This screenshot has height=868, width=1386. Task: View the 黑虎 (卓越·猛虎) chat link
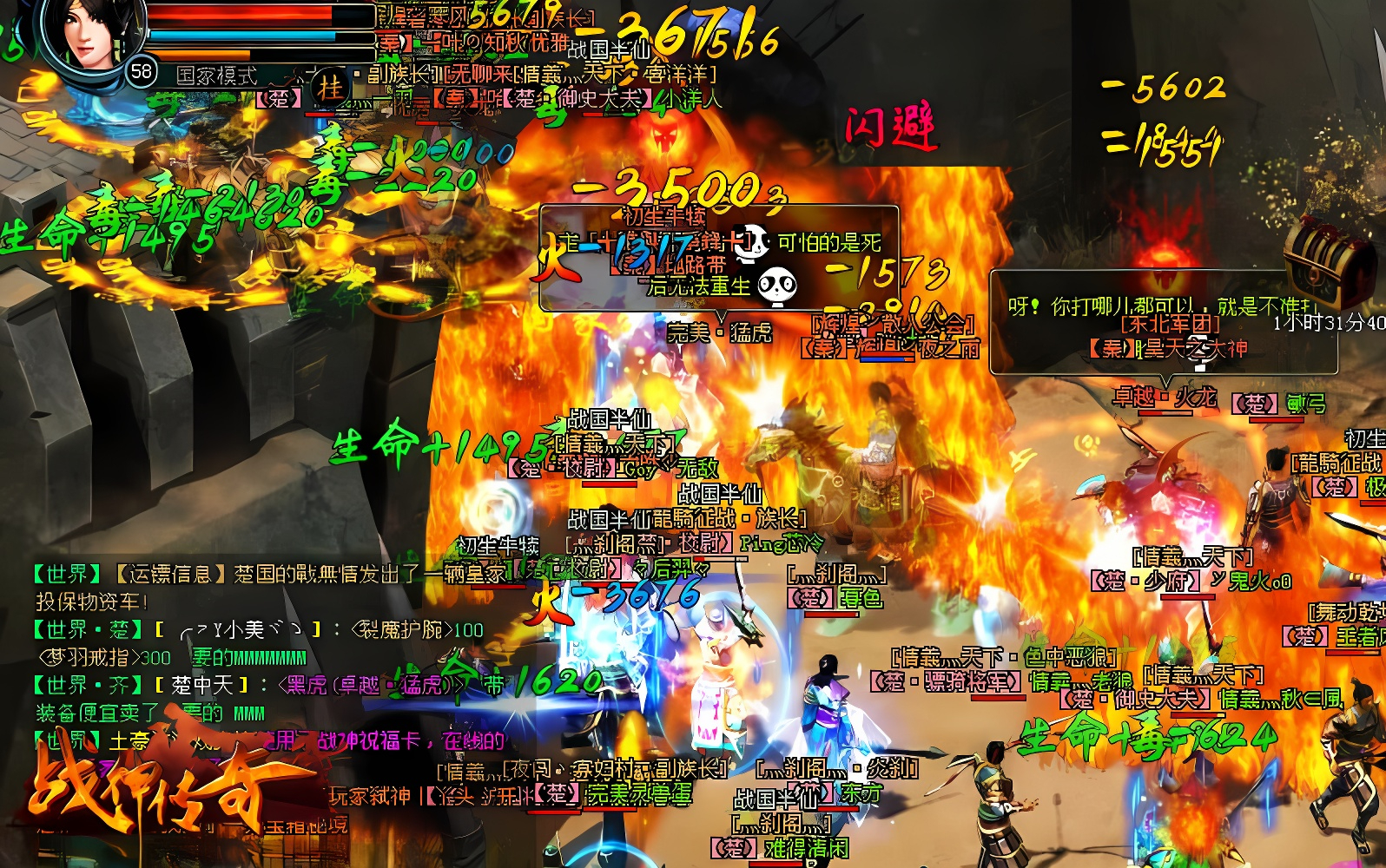[371, 686]
